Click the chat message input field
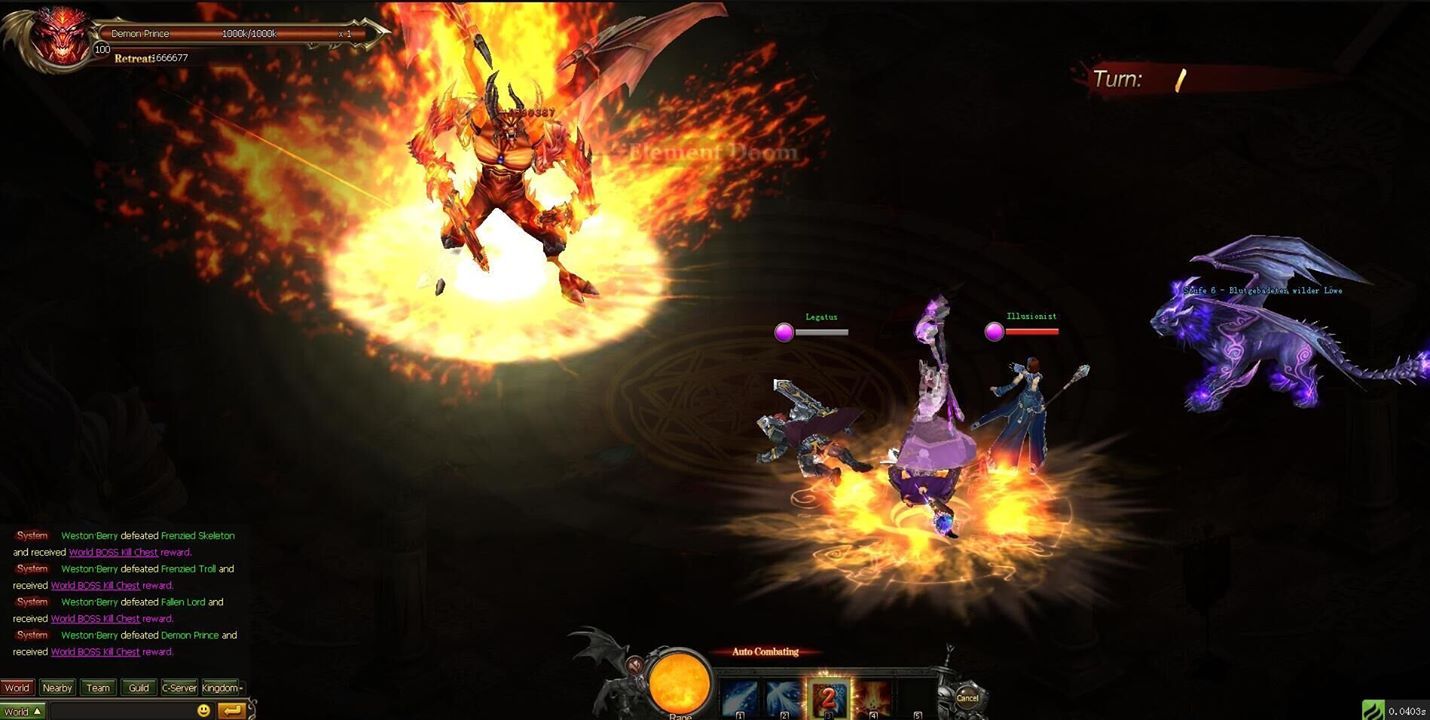Viewport: 1430px width, 720px height. (x=120, y=709)
